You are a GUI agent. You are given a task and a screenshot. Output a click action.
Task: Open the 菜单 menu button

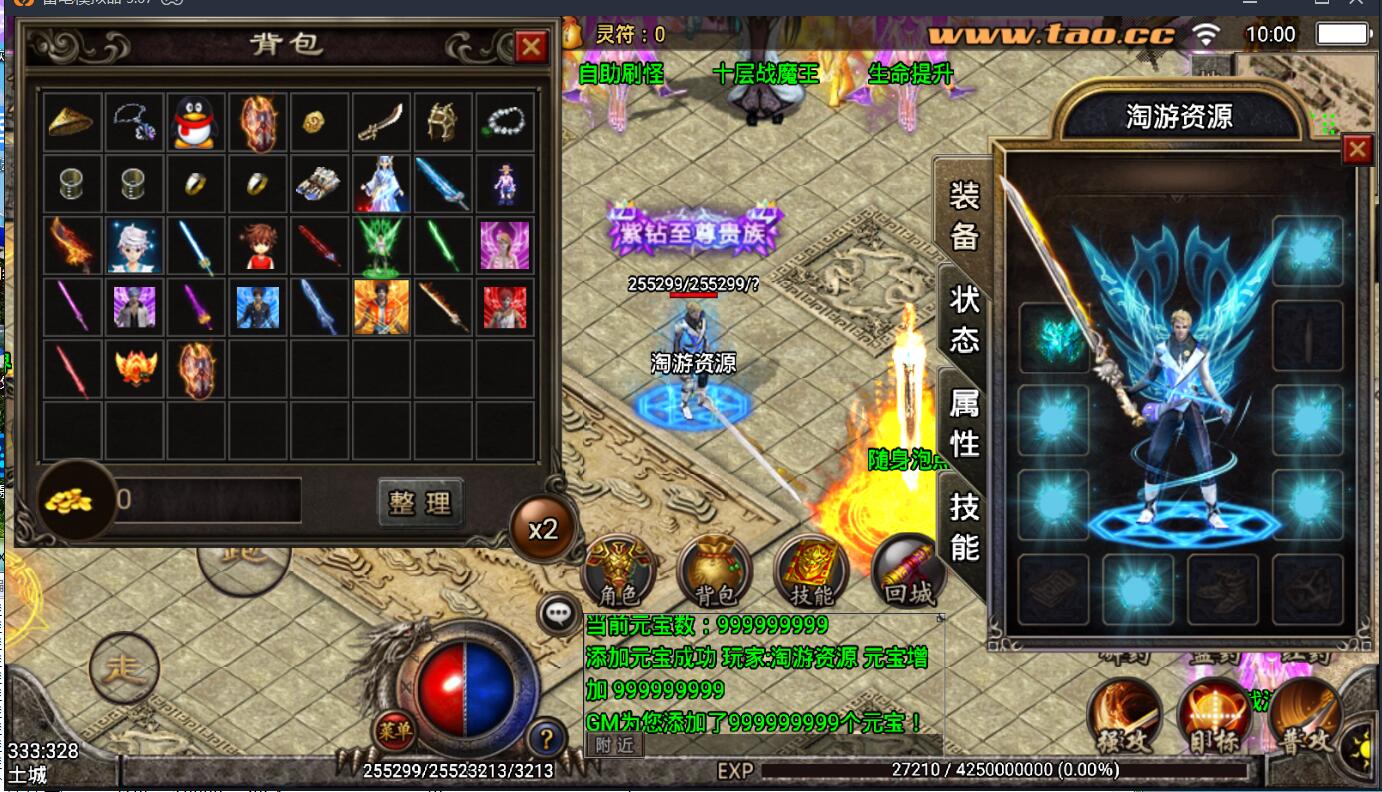394,731
